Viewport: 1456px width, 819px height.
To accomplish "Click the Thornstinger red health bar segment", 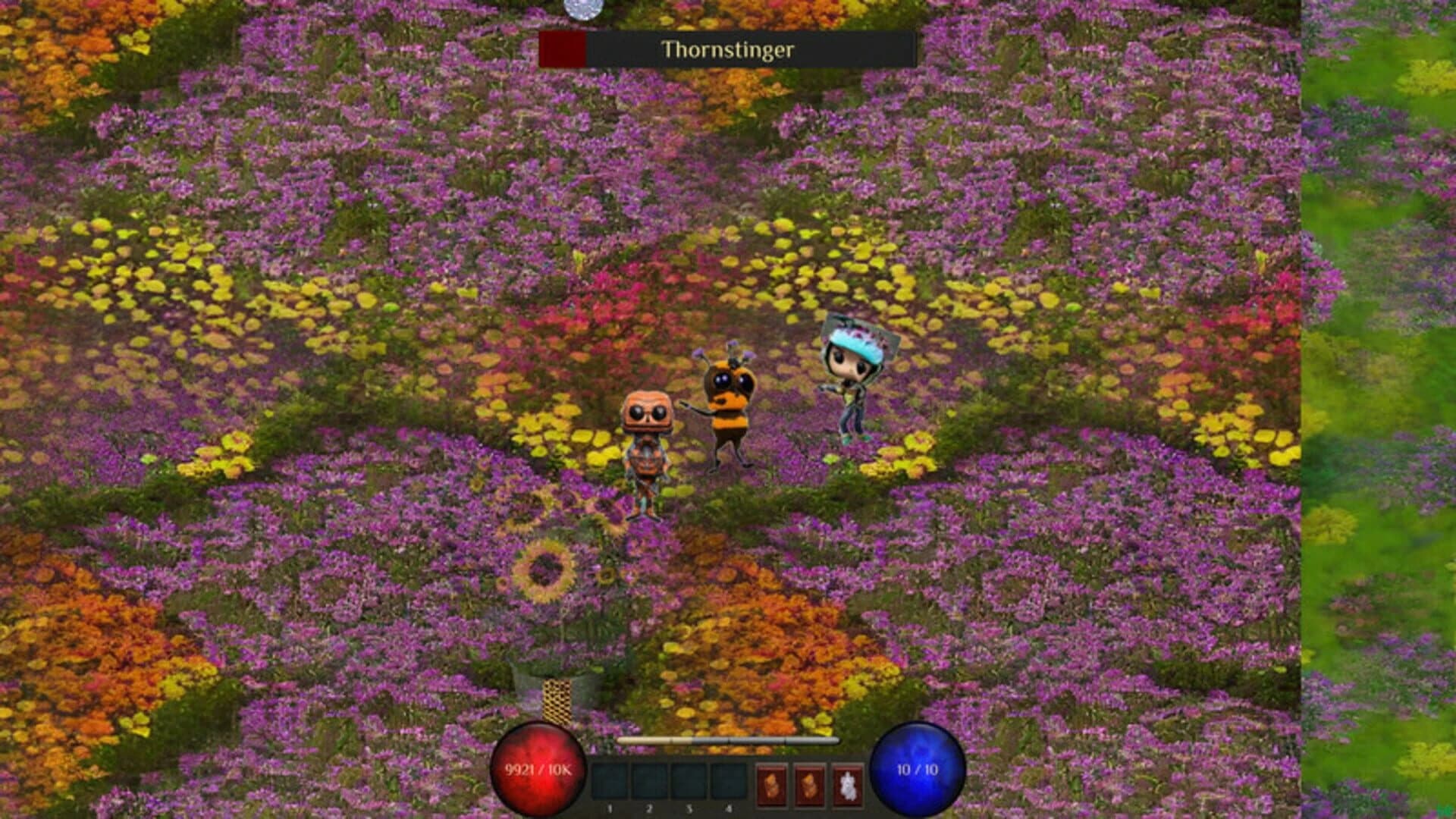I will 561,50.
